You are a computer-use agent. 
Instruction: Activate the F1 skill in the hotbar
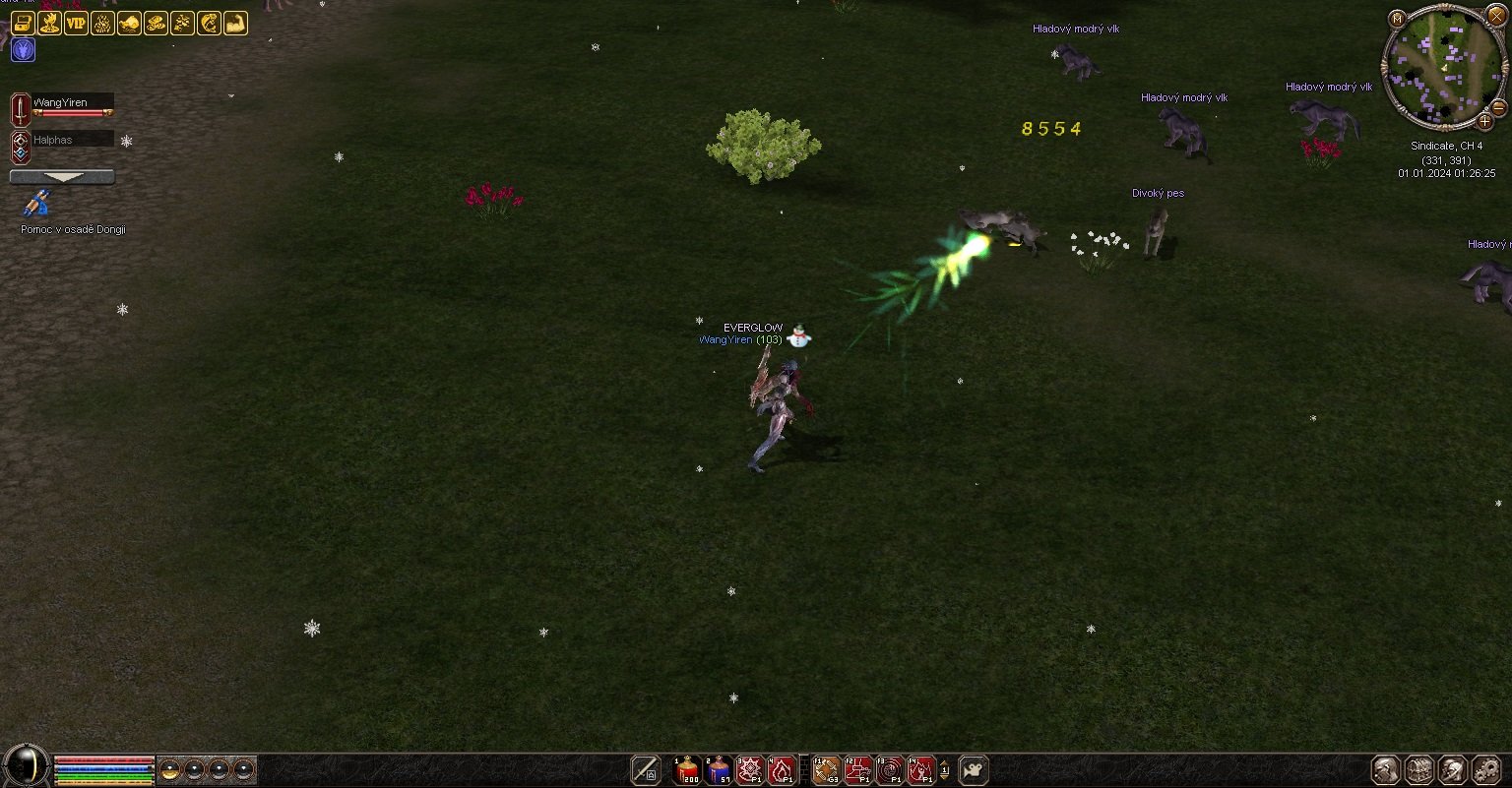pos(827,770)
